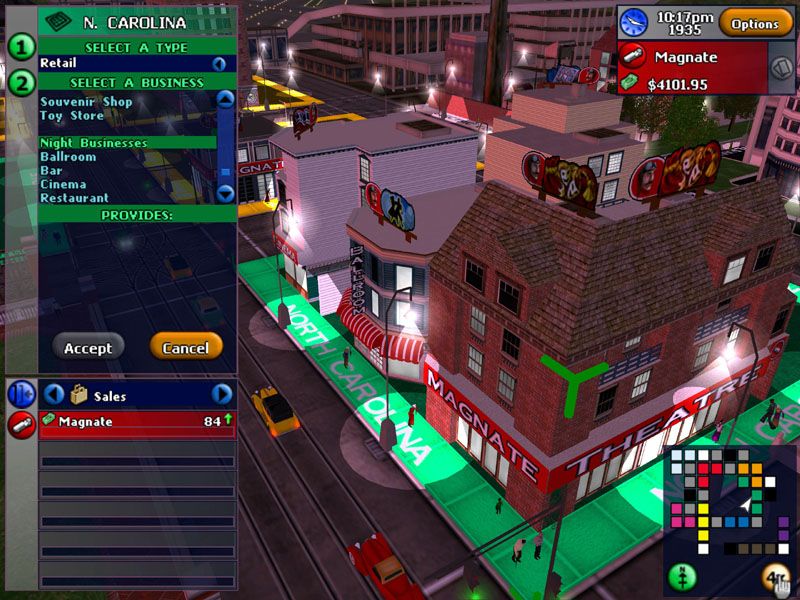Viewport: 800px width, 600px height.
Task: Select Restaurant from the list
Action: coord(74,198)
